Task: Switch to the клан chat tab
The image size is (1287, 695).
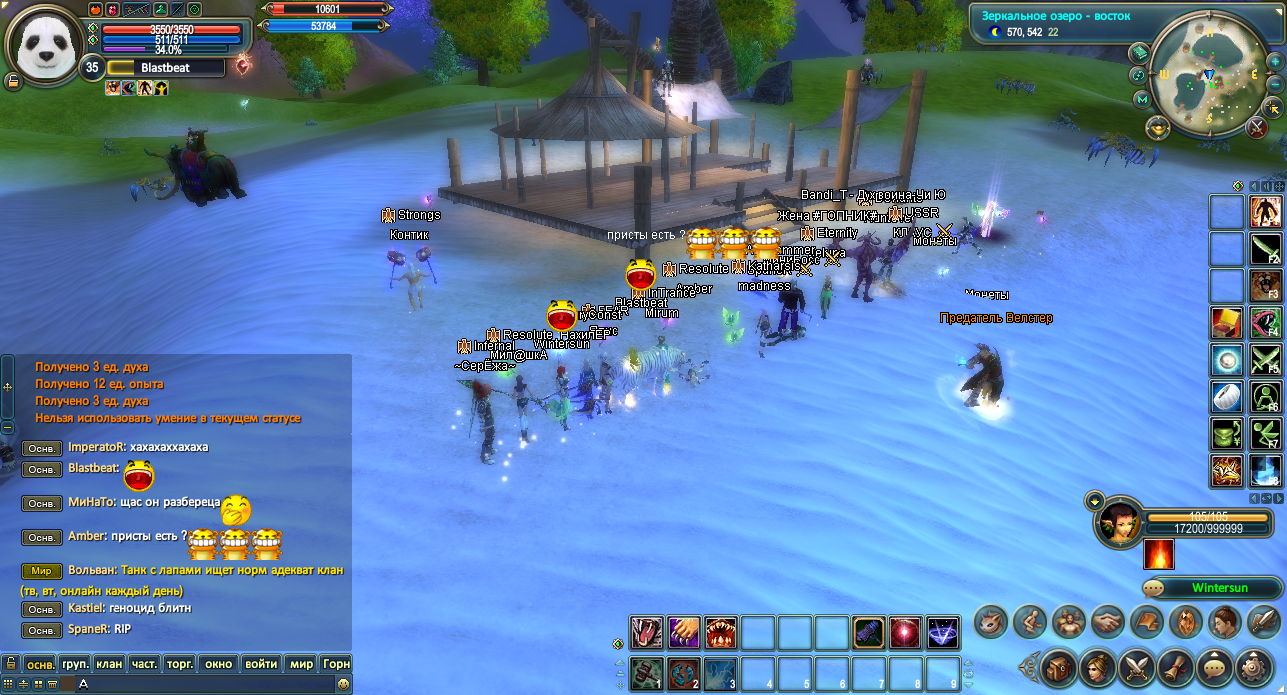Action: [110, 664]
